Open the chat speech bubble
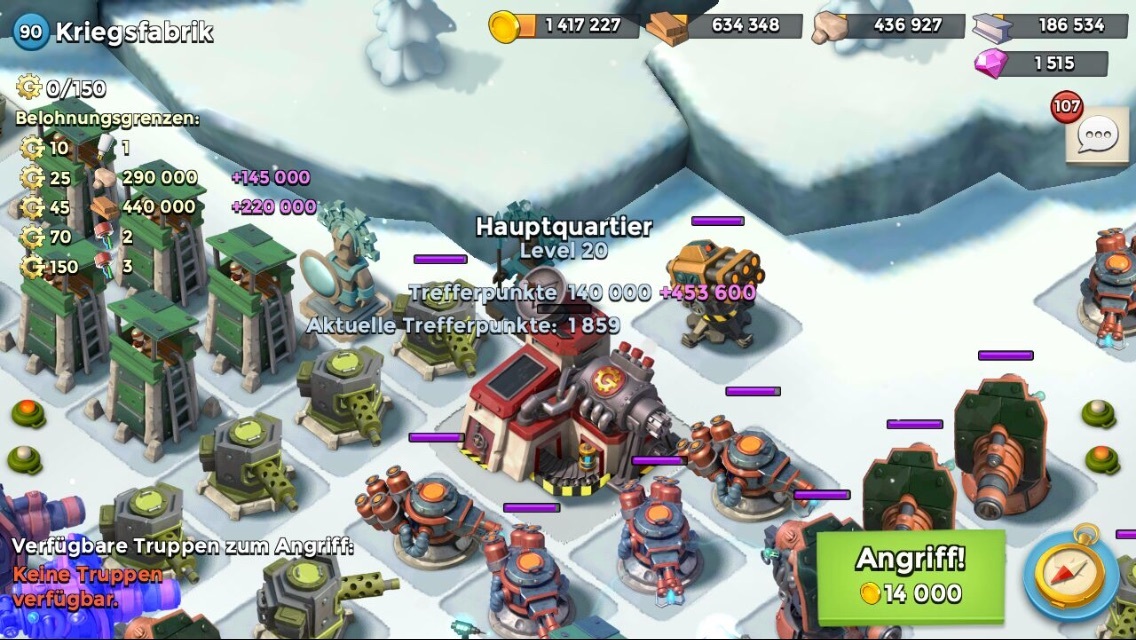This screenshot has width=1136, height=640. (1097, 134)
